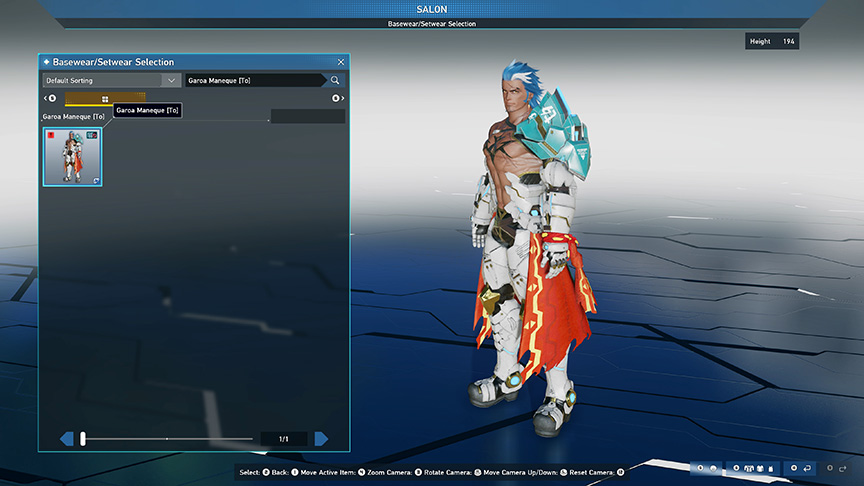Switch to the next category tab arrow
Screen dimensions: 864x486
tap(338, 98)
